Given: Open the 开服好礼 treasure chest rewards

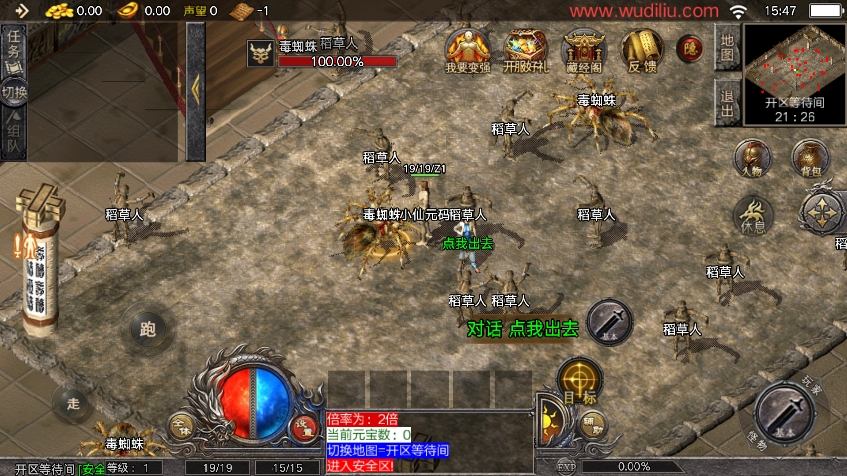Looking at the screenshot, I should [x=524, y=48].
